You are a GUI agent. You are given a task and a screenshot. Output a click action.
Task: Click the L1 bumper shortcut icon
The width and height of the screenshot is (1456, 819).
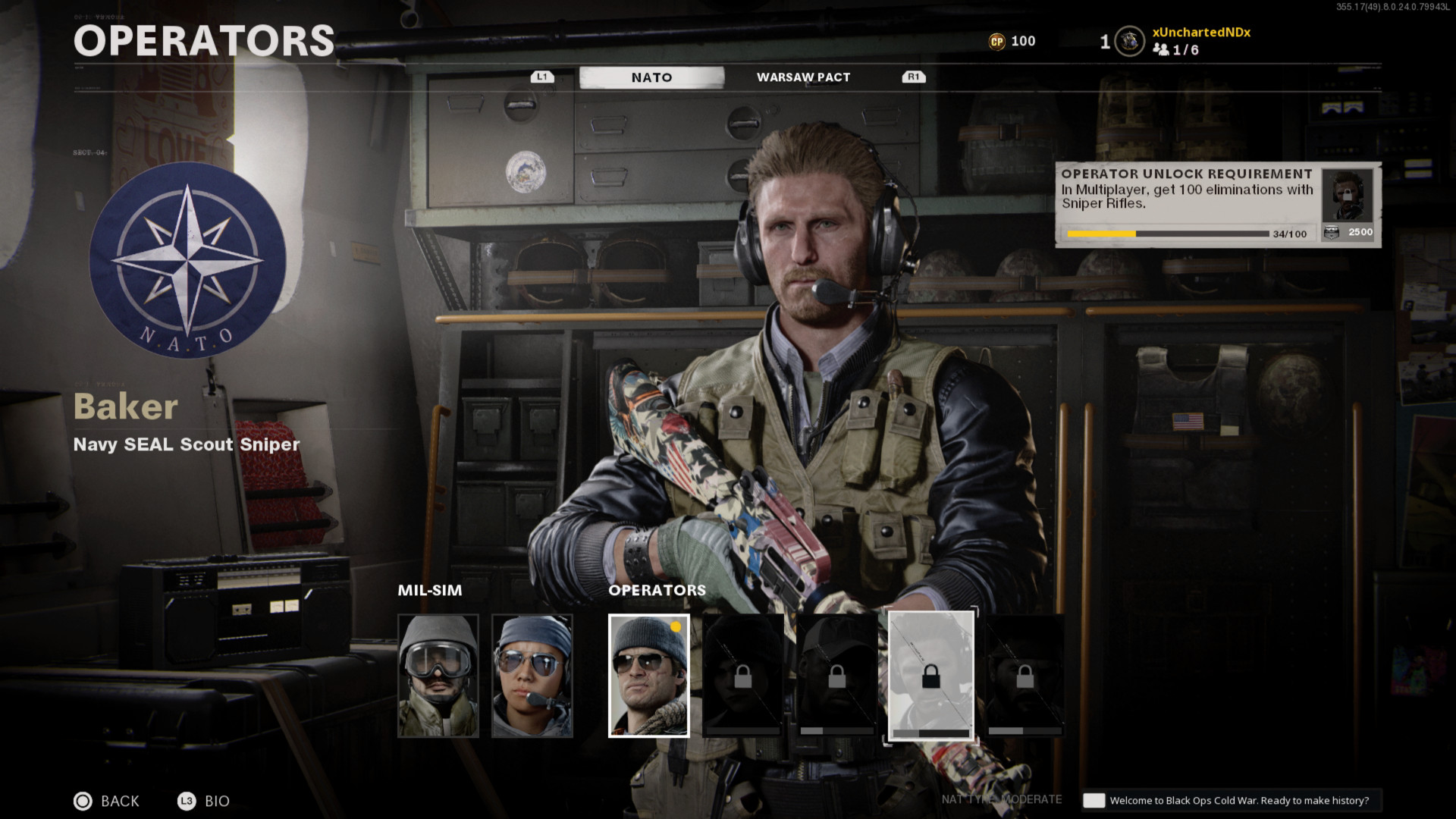(542, 76)
